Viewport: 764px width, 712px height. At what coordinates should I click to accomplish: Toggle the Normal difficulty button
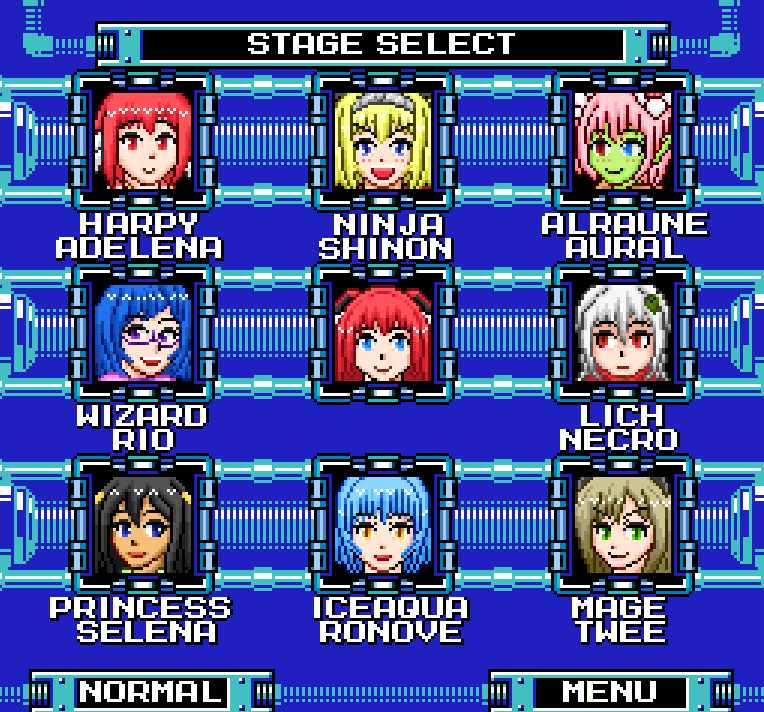click(151, 692)
